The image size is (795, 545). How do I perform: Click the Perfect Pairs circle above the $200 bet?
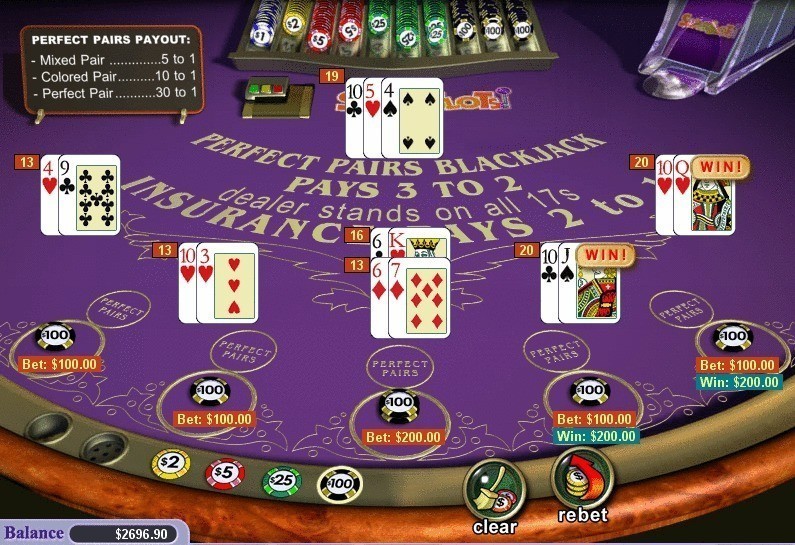[399, 365]
